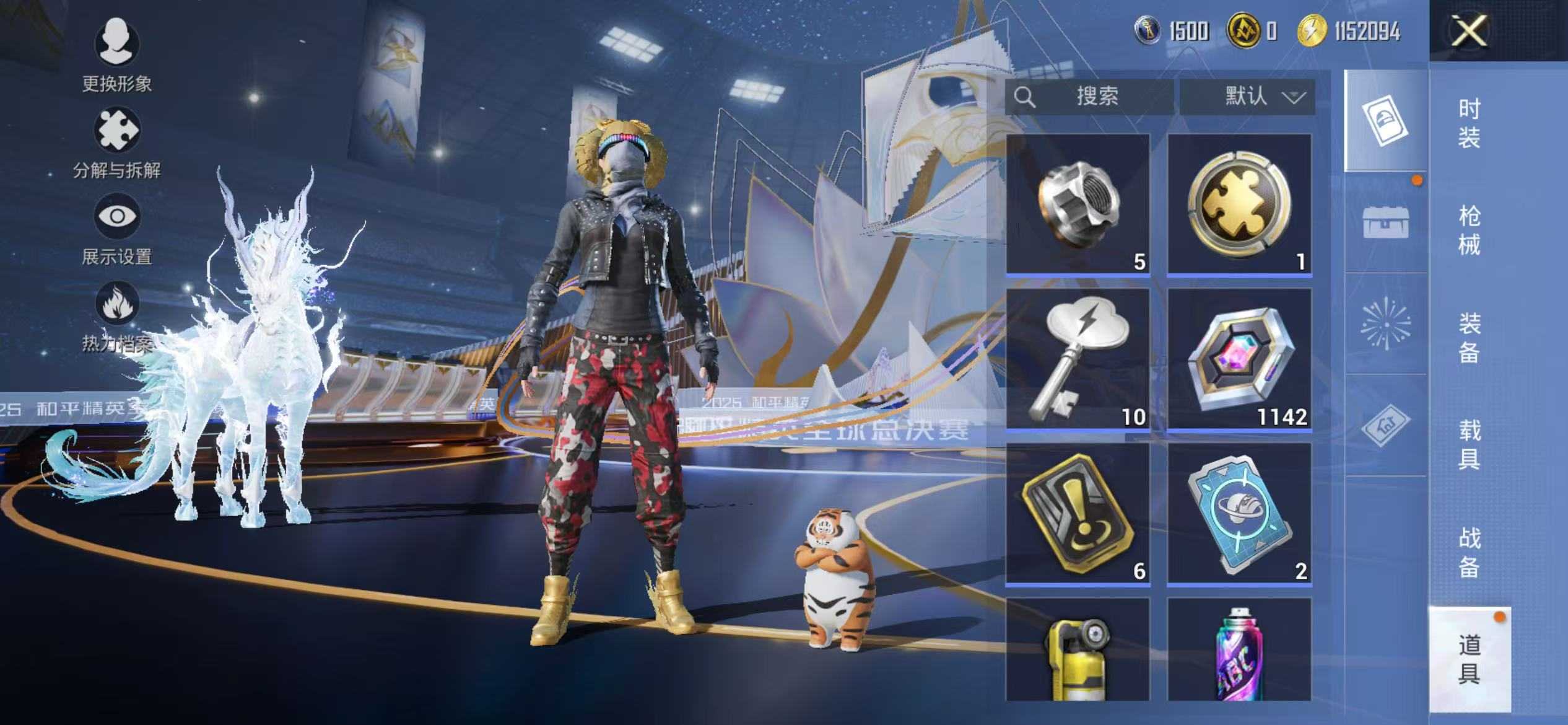The image size is (1568, 725).
Task: Switch to the 装备 equipment tab
Action: tap(1469, 338)
